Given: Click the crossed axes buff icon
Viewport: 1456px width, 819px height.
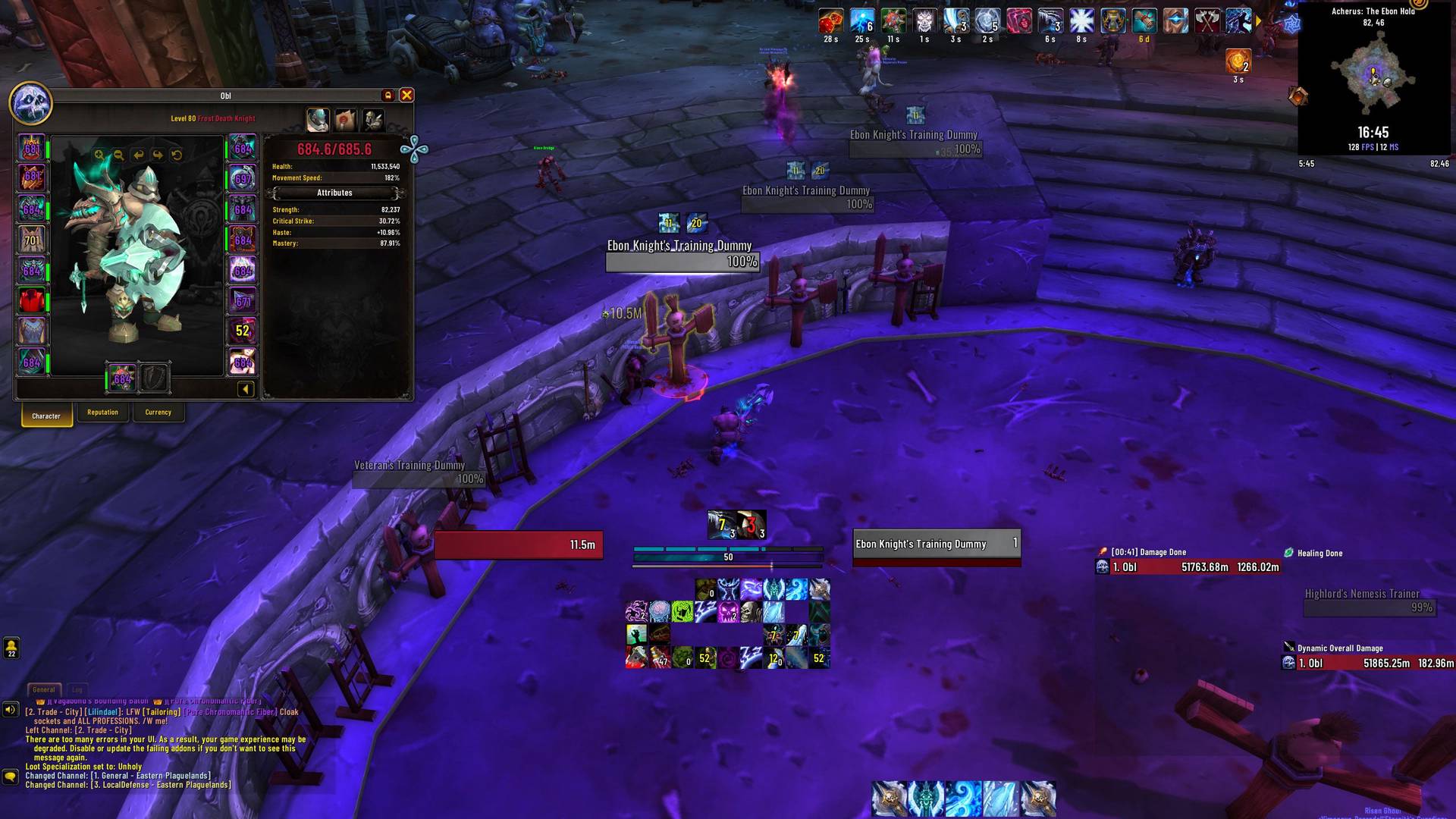Looking at the screenshot, I should pyautogui.click(x=1207, y=22).
